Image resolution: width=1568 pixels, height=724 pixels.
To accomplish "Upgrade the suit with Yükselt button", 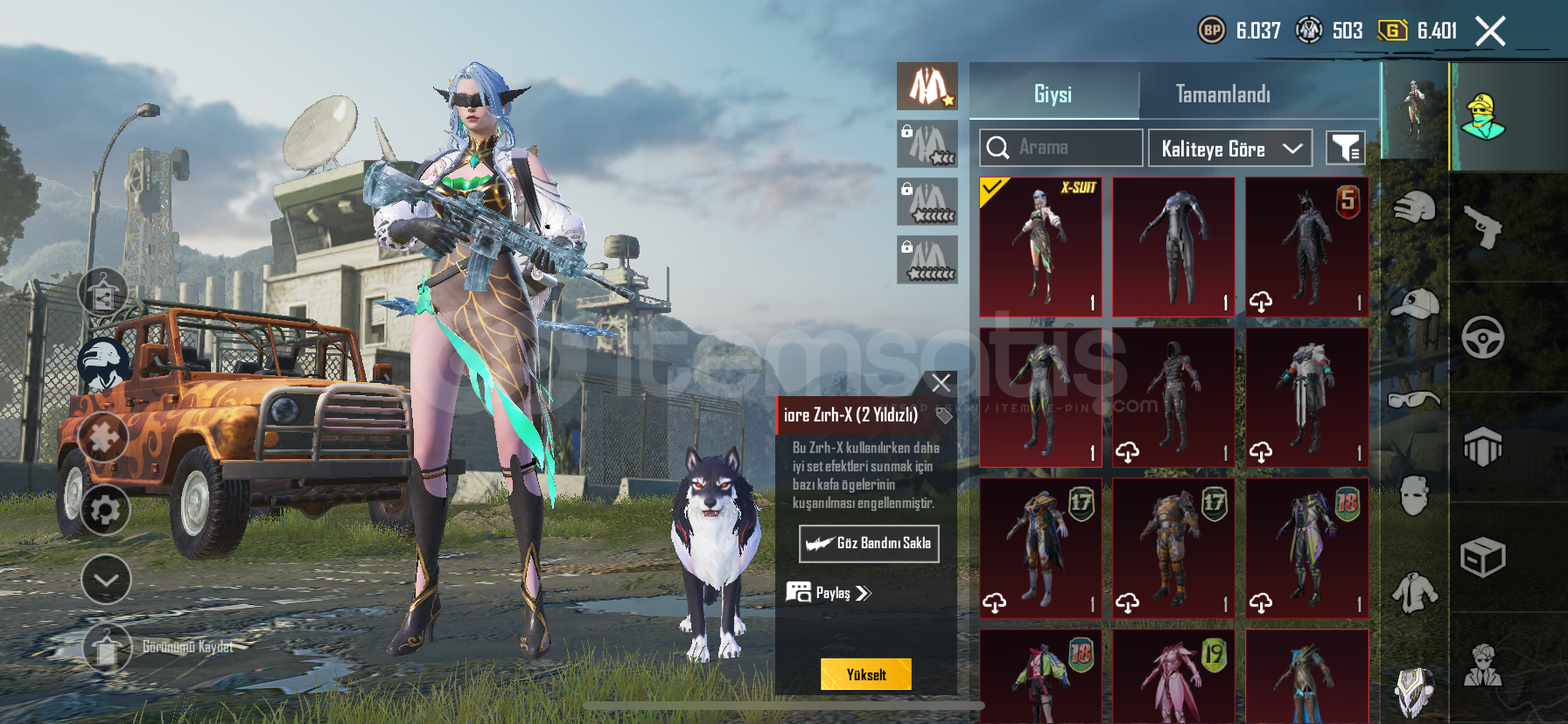I will (x=865, y=674).
